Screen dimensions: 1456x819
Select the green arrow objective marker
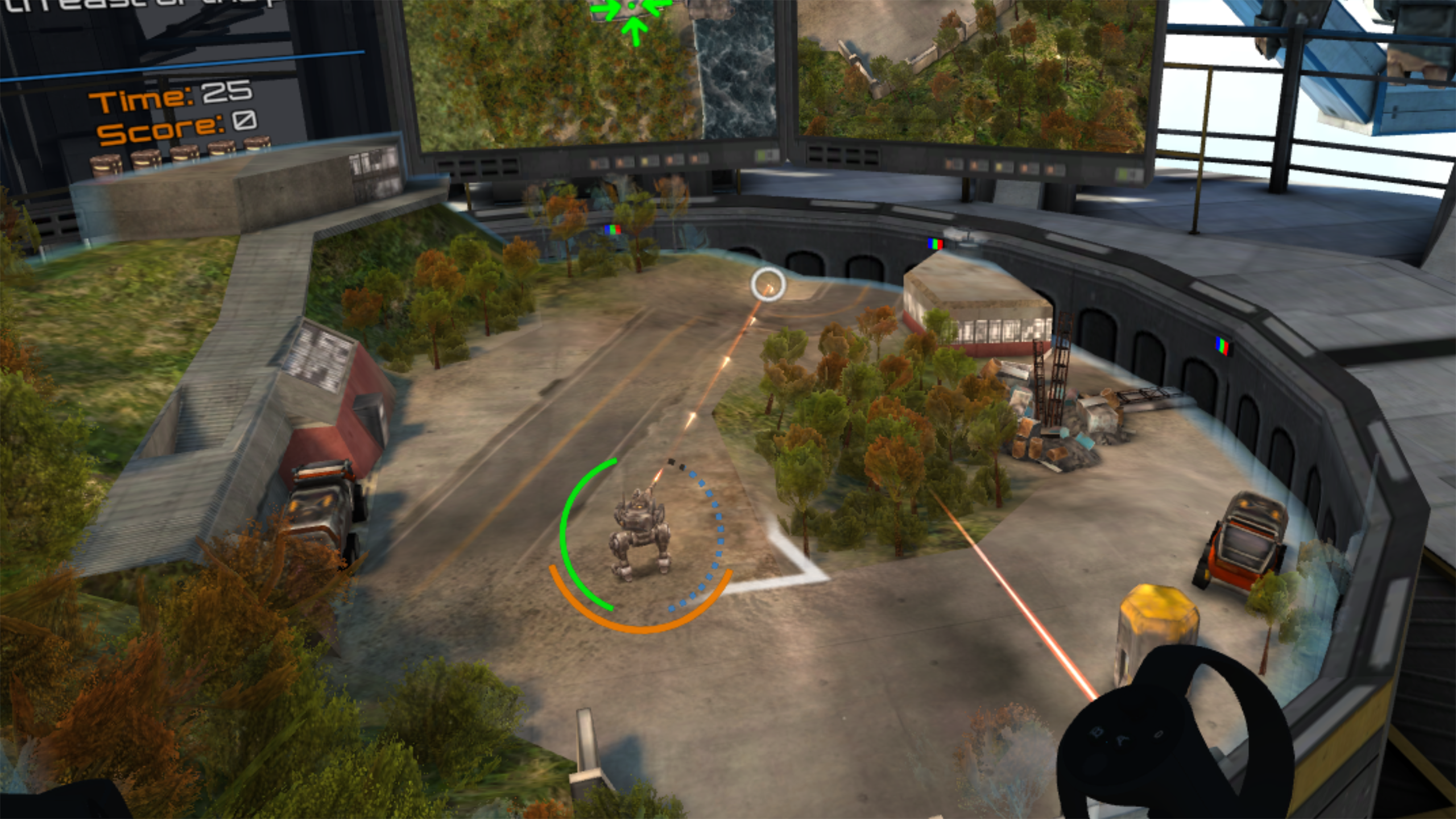point(633,13)
